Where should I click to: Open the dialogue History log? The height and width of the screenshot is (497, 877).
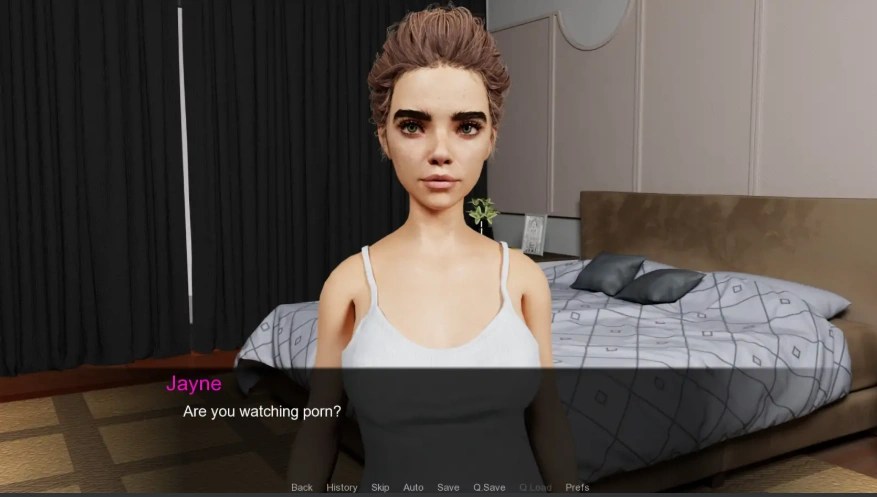[341, 487]
